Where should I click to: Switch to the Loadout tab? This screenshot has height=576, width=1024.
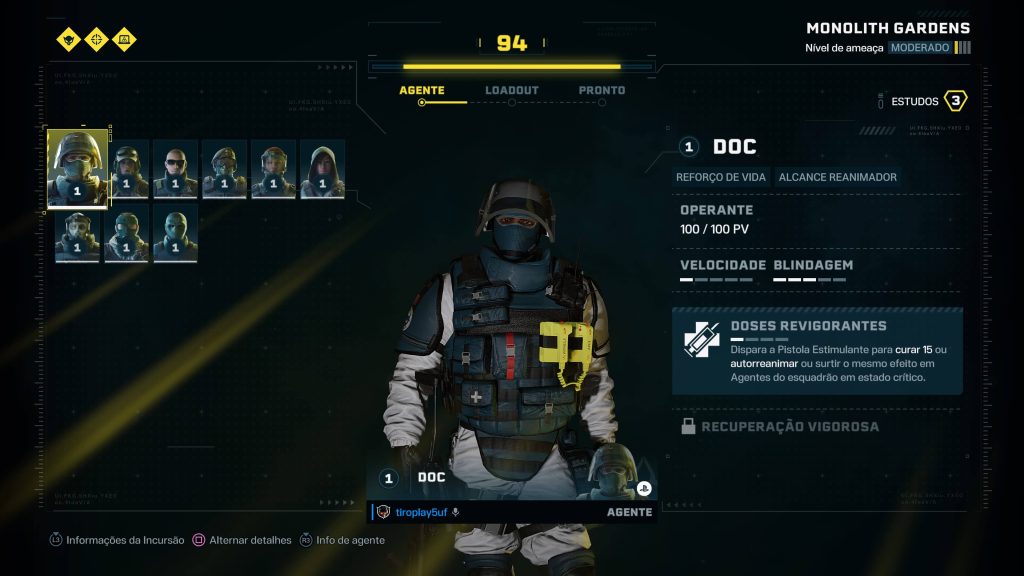pyautogui.click(x=511, y=90)
